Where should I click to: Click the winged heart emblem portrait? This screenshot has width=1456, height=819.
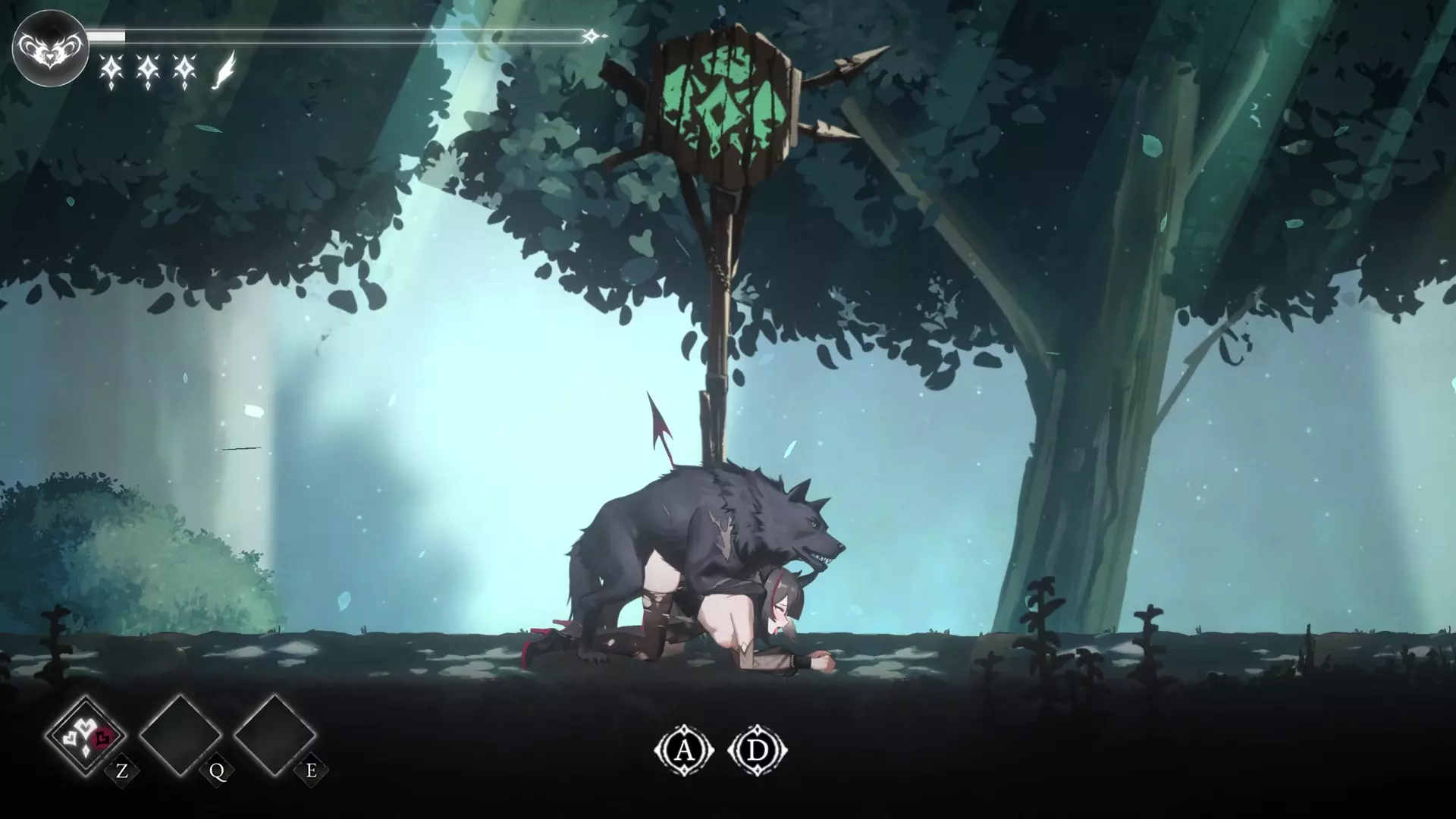click(x=50, y=48)
